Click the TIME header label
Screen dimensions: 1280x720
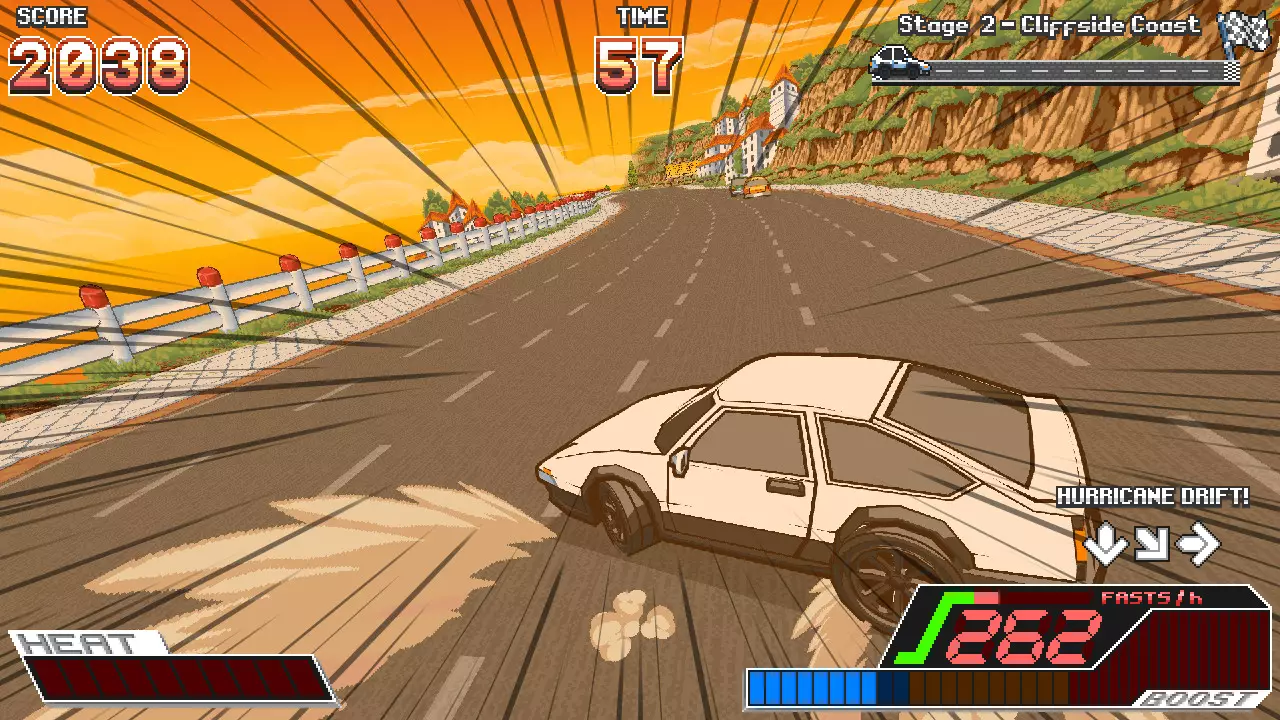click(644, 15)
